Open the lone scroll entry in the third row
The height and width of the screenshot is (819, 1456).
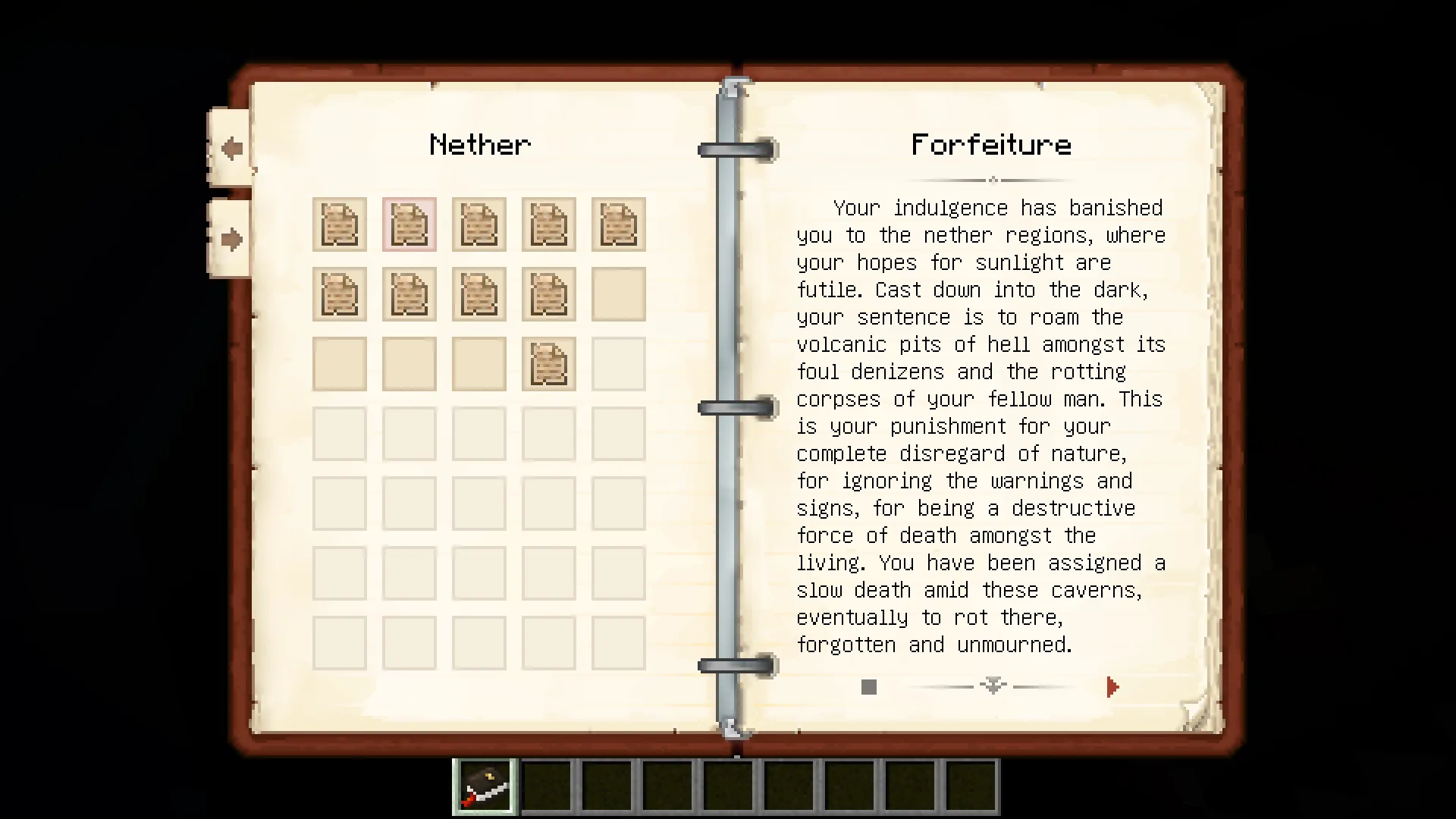click(x=548, y=363)
